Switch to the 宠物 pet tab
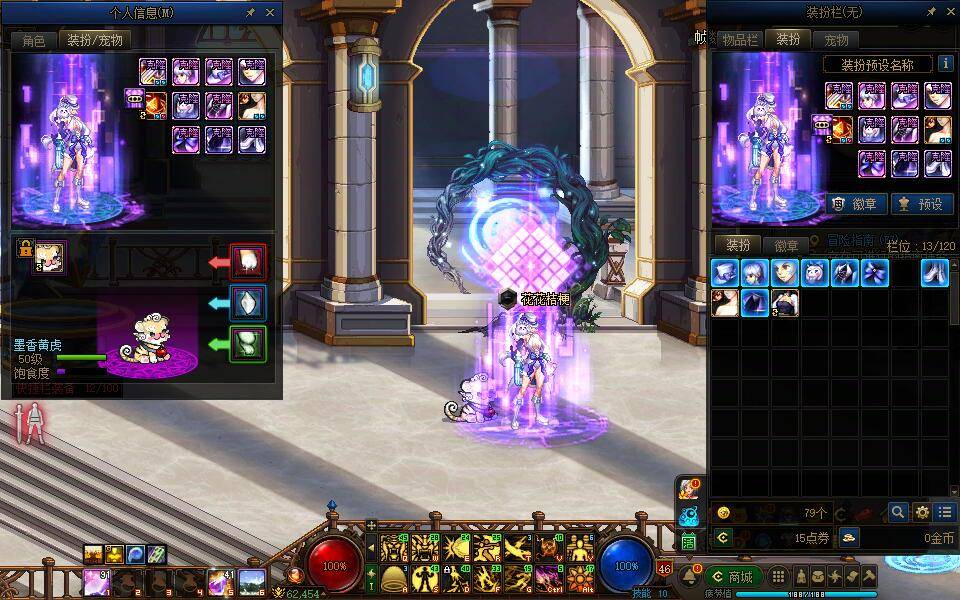Image resolution: width=960 pixels, height=600 pixels. tap(836, 40)
